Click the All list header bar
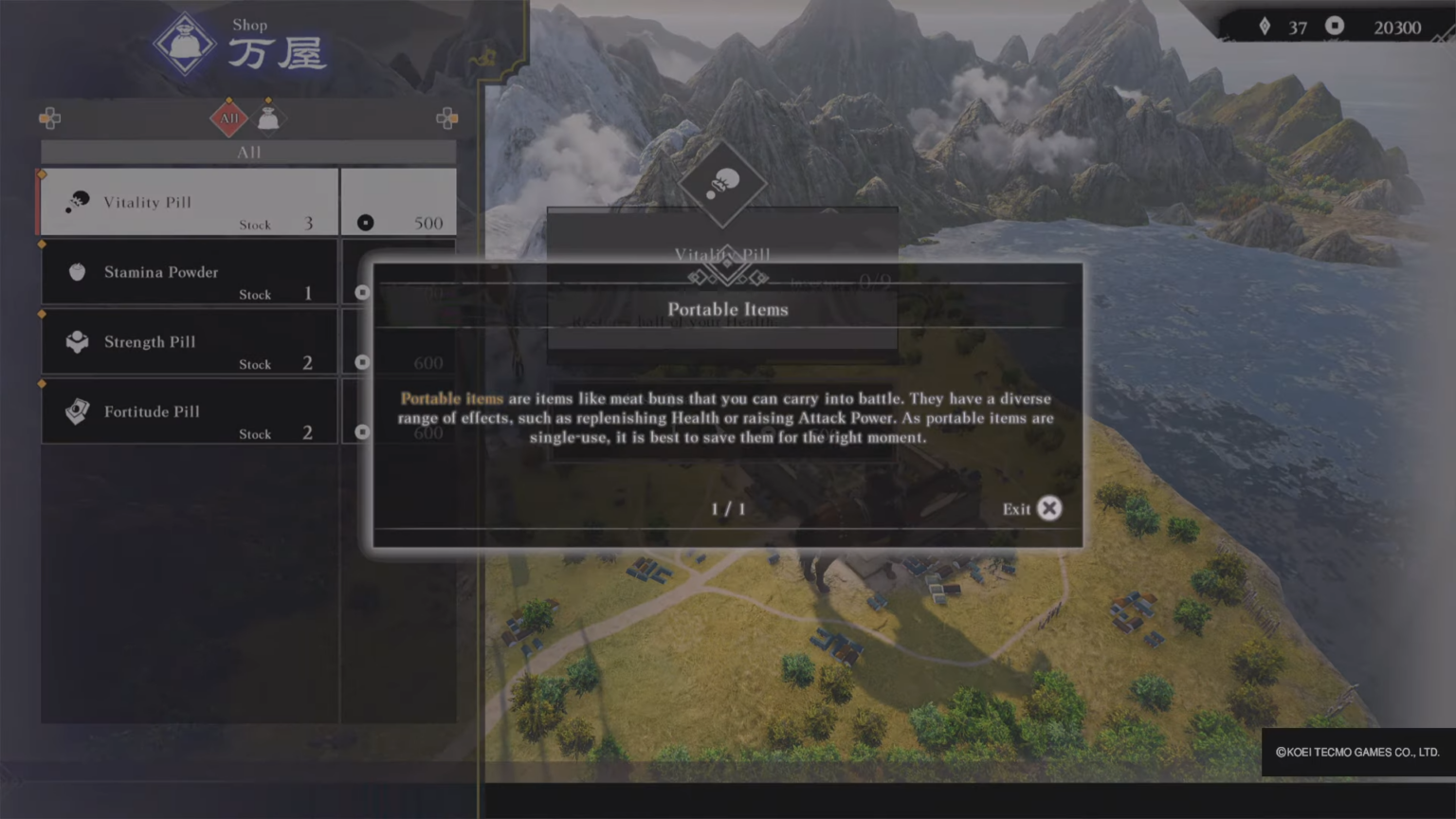 pyautogui.click(x=246, y=151)
